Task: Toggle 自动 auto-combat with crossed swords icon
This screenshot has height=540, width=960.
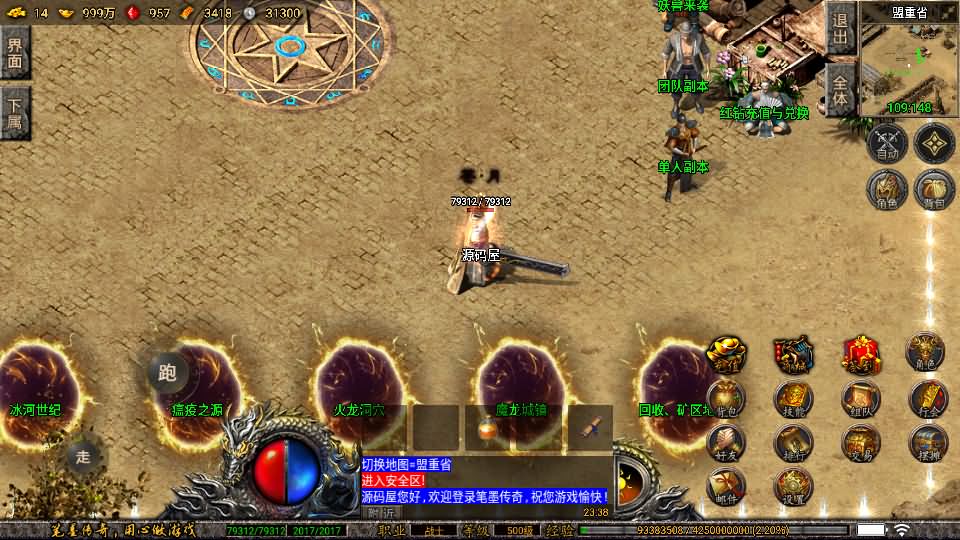Action: [886, 143]
